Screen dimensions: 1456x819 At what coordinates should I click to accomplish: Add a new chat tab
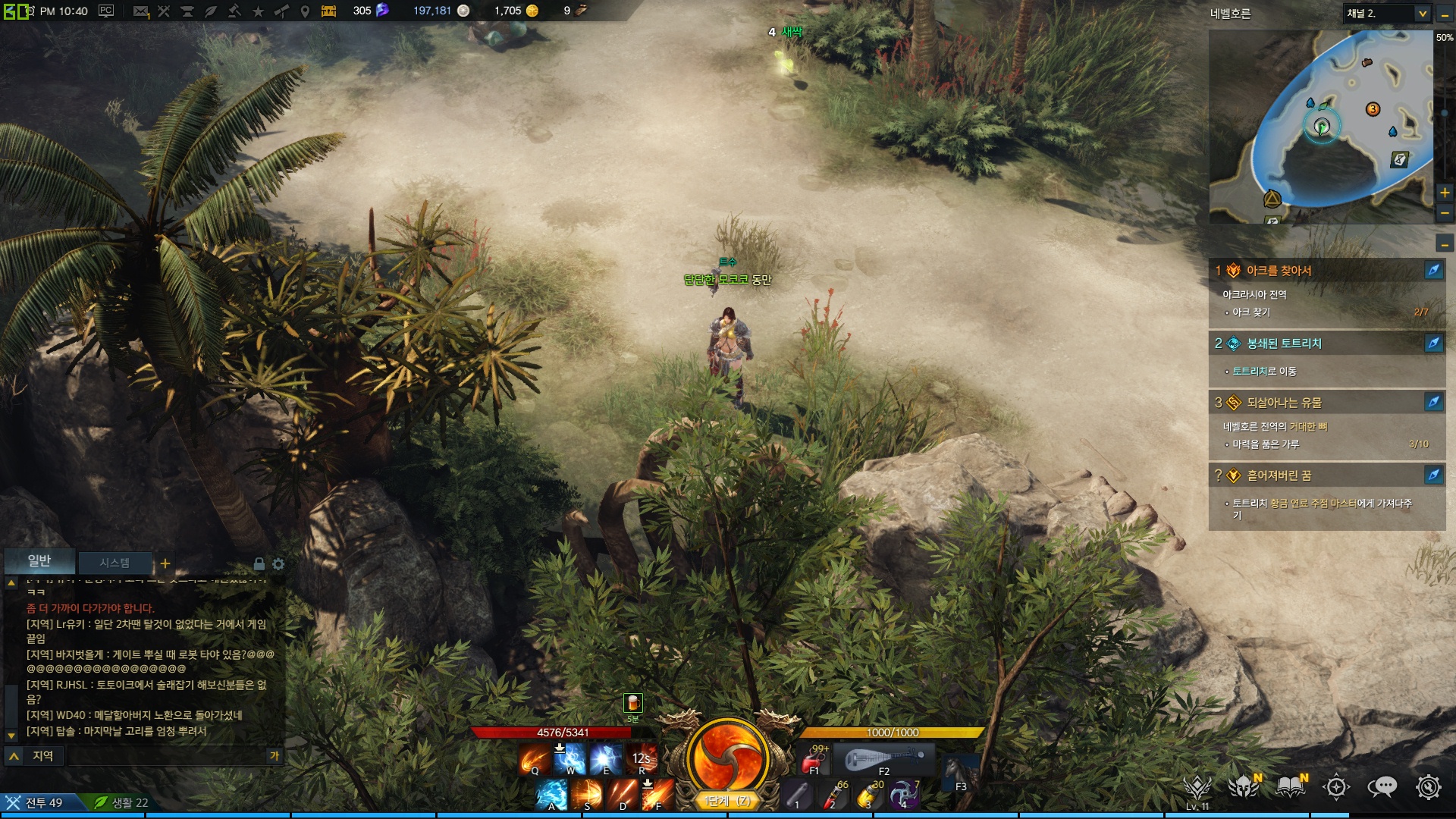165,563
